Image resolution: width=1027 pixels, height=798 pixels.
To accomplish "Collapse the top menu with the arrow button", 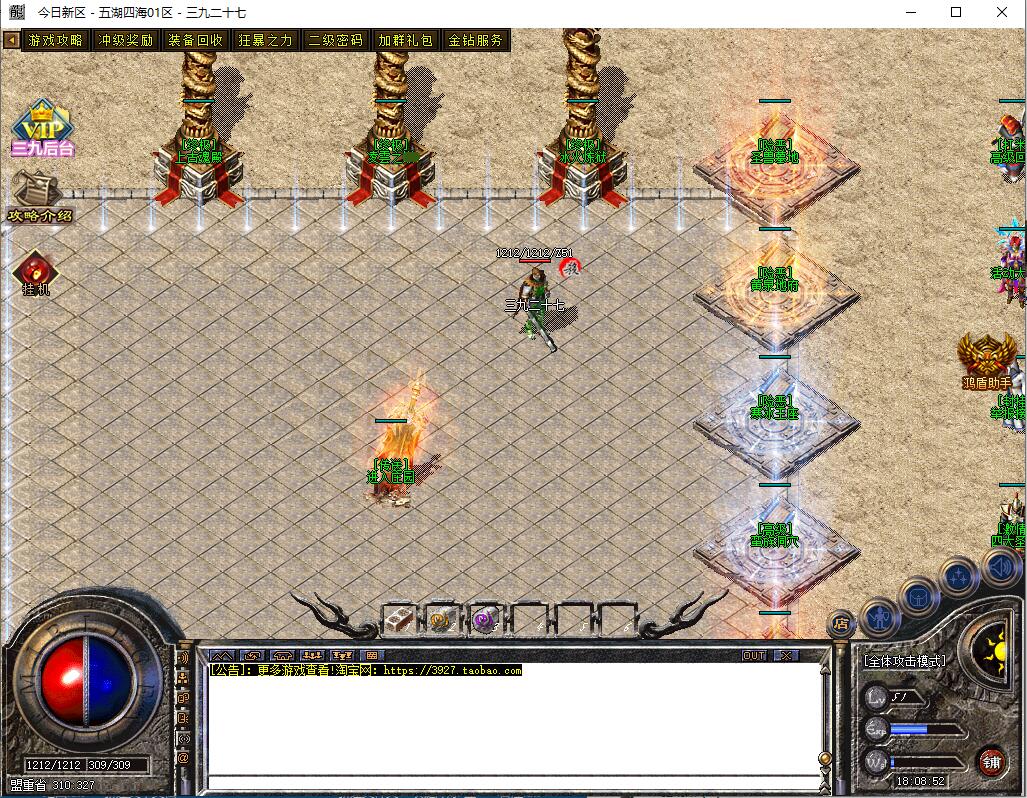I will pos(11,41).
